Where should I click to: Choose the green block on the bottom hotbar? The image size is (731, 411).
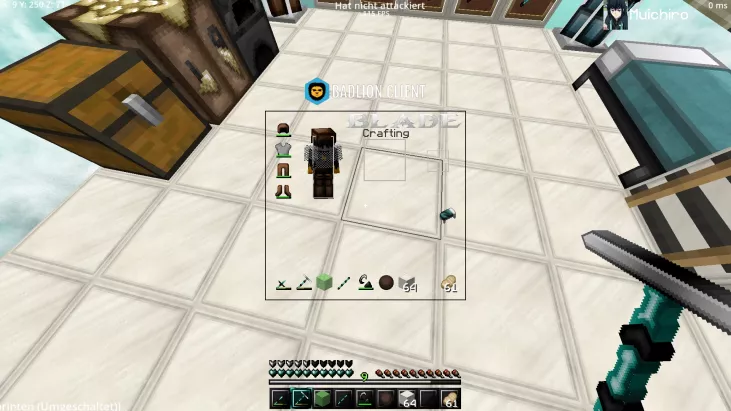click(323, 400)
